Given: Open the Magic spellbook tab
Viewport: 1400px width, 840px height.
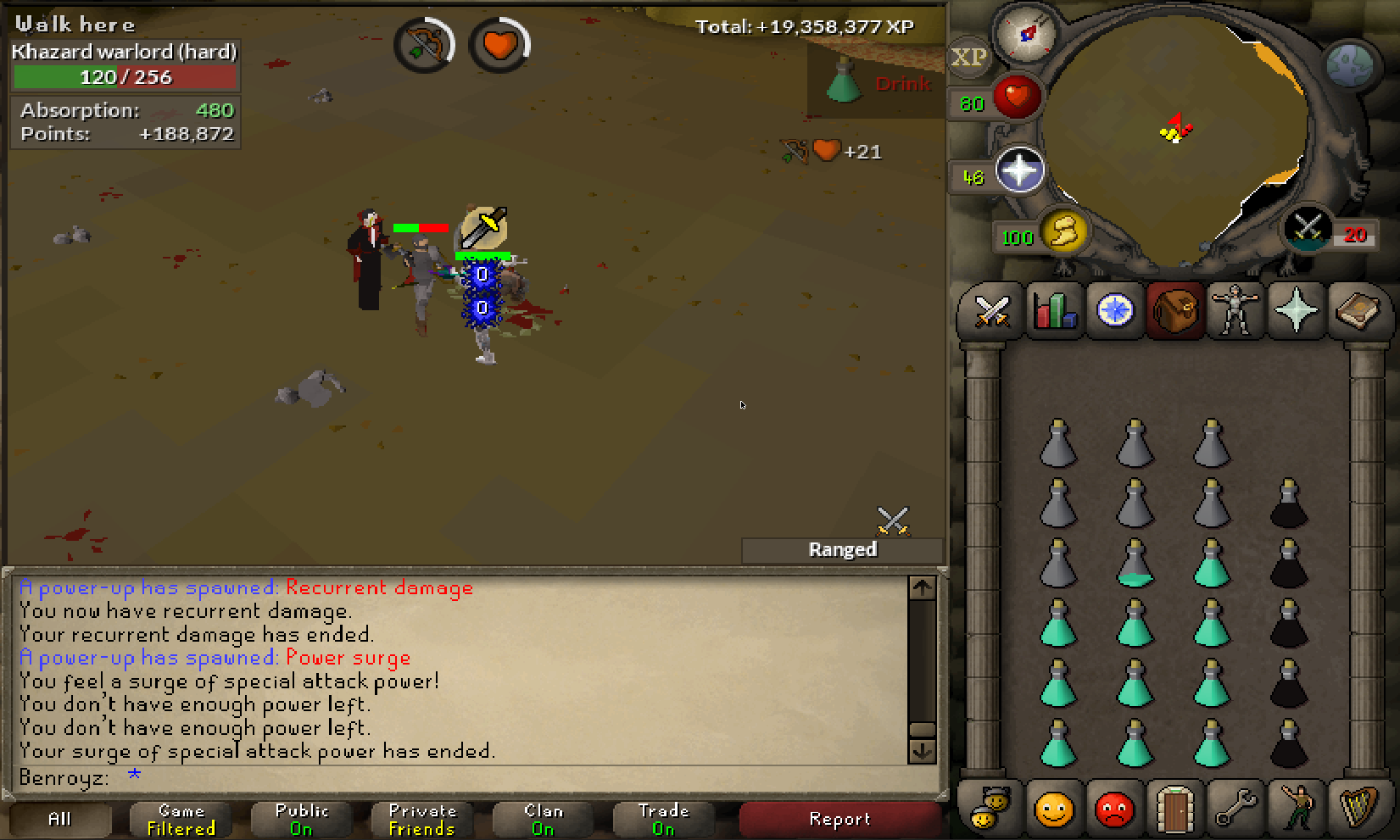Looking at the screenshot, I should click(1358, 311).
